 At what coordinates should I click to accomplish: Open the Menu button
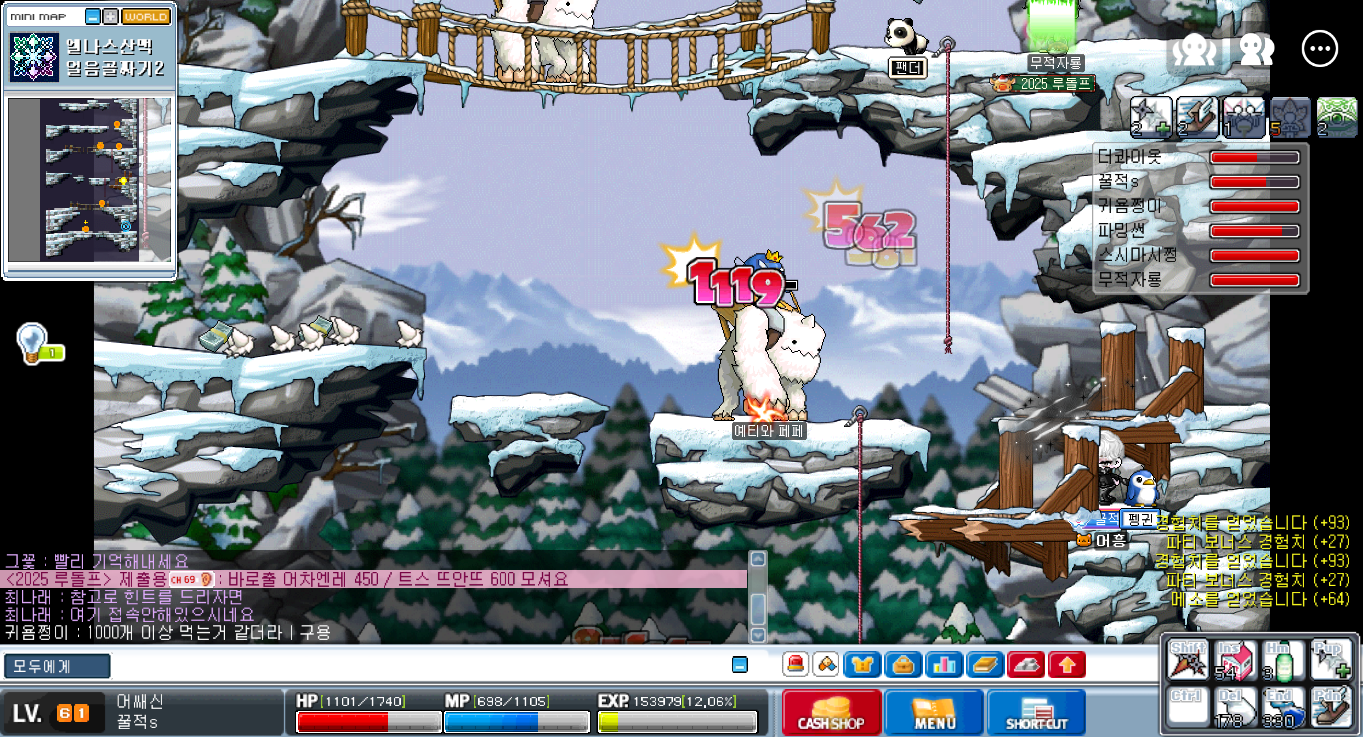(x=934, y=712)
